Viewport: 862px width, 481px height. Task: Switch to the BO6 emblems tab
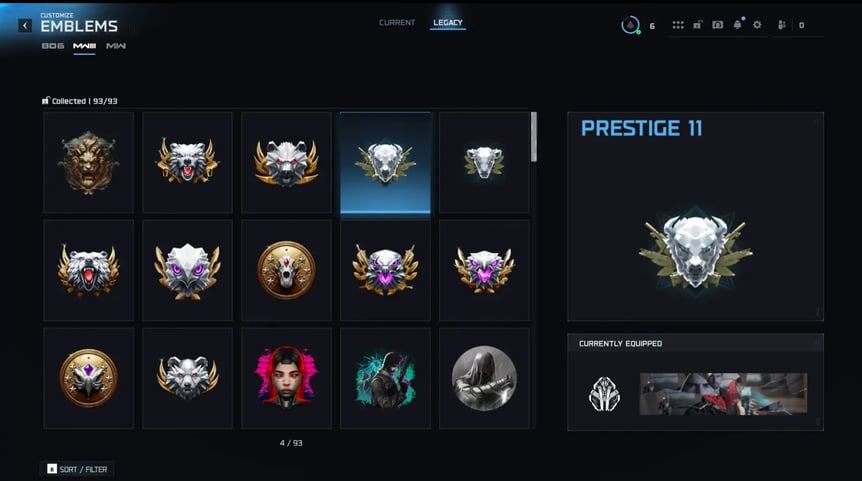click(52, 46)
